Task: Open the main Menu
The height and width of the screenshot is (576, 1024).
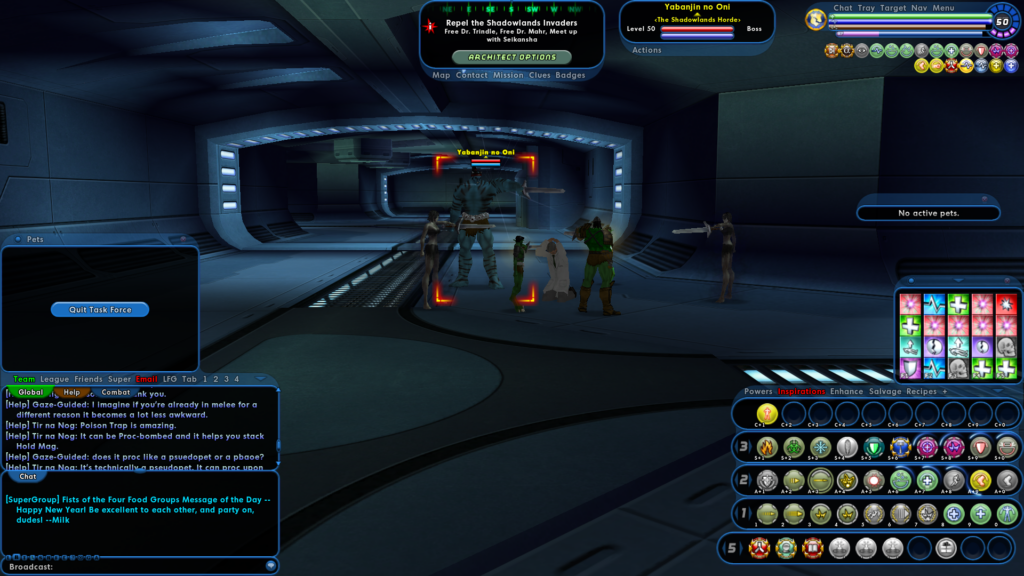Action: [943, 8]
